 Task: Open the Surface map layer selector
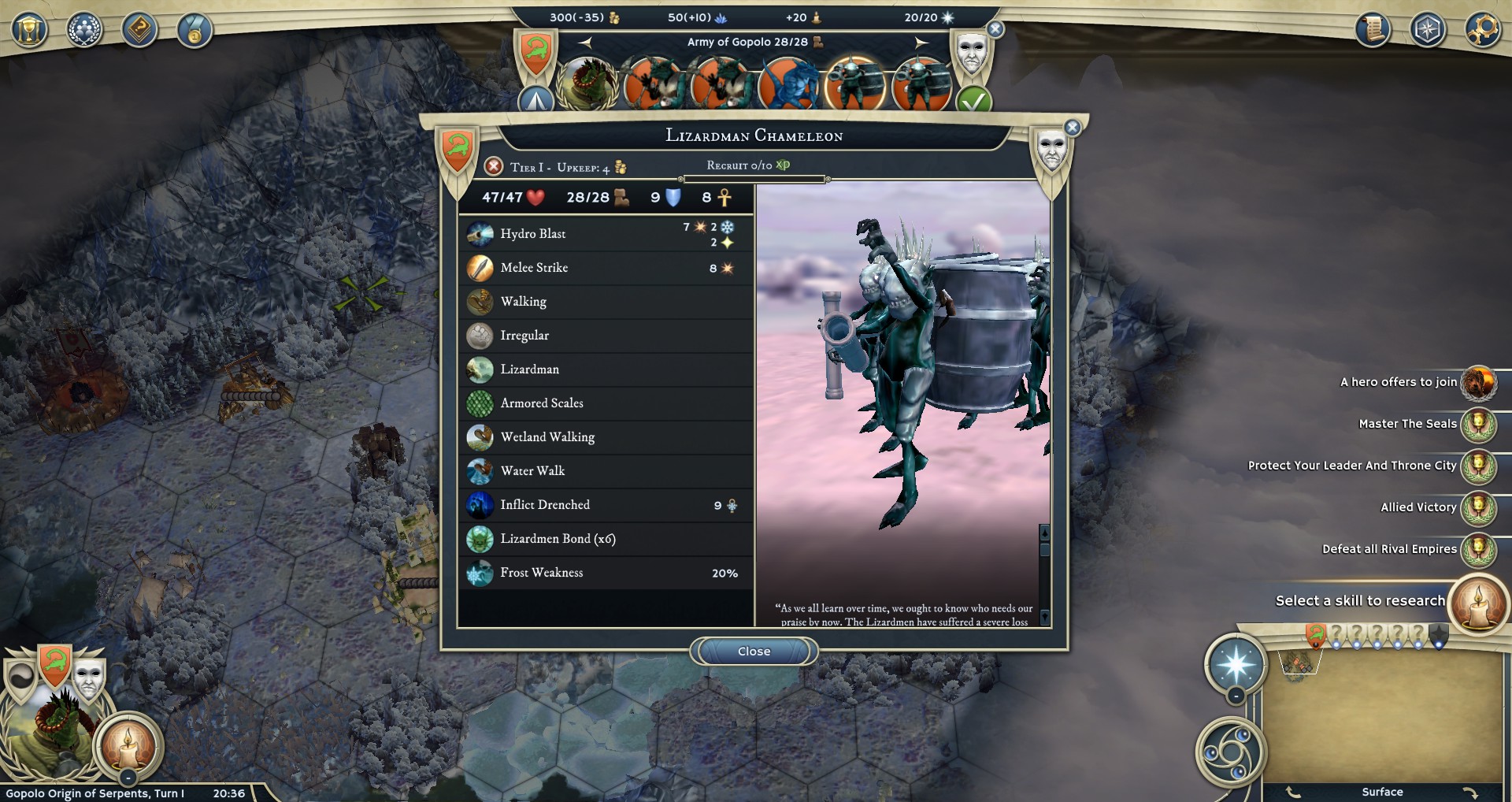tap(1384, 792)
